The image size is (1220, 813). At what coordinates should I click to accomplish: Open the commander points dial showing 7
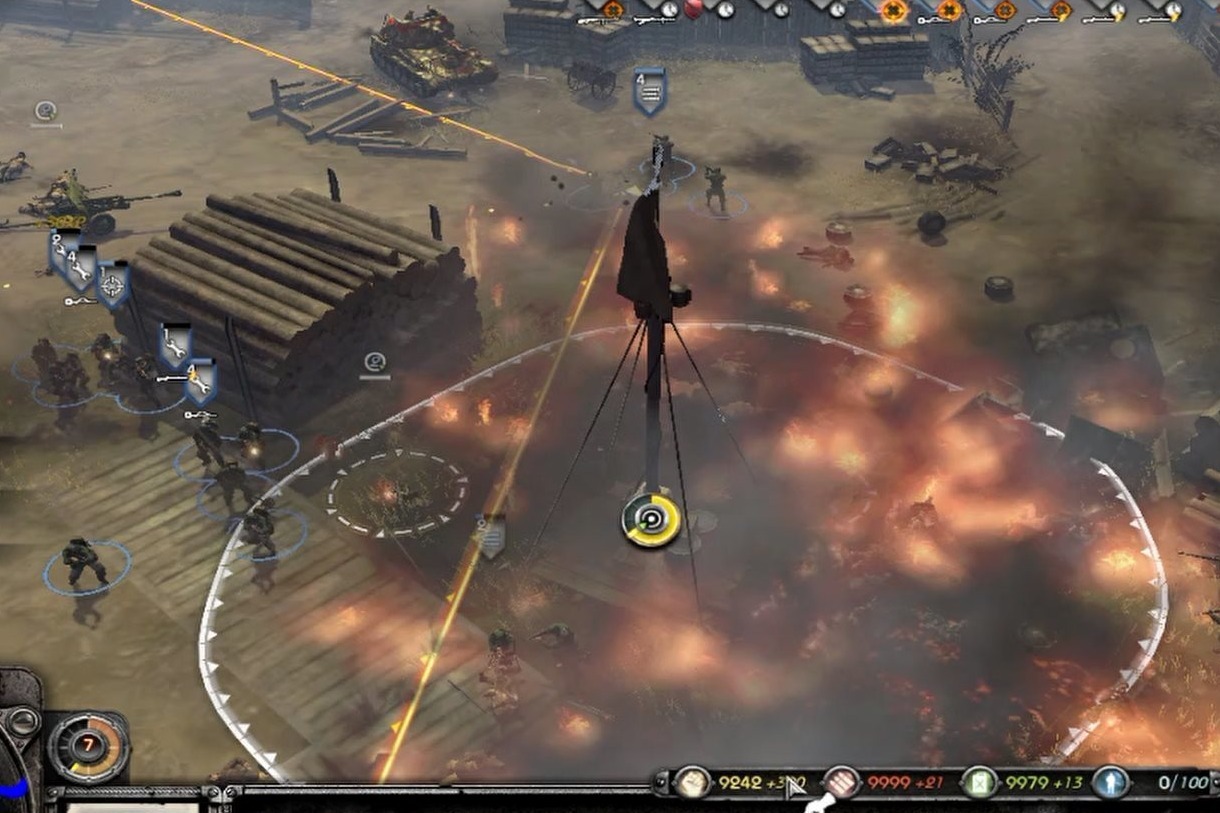click(x=88, y=746)
